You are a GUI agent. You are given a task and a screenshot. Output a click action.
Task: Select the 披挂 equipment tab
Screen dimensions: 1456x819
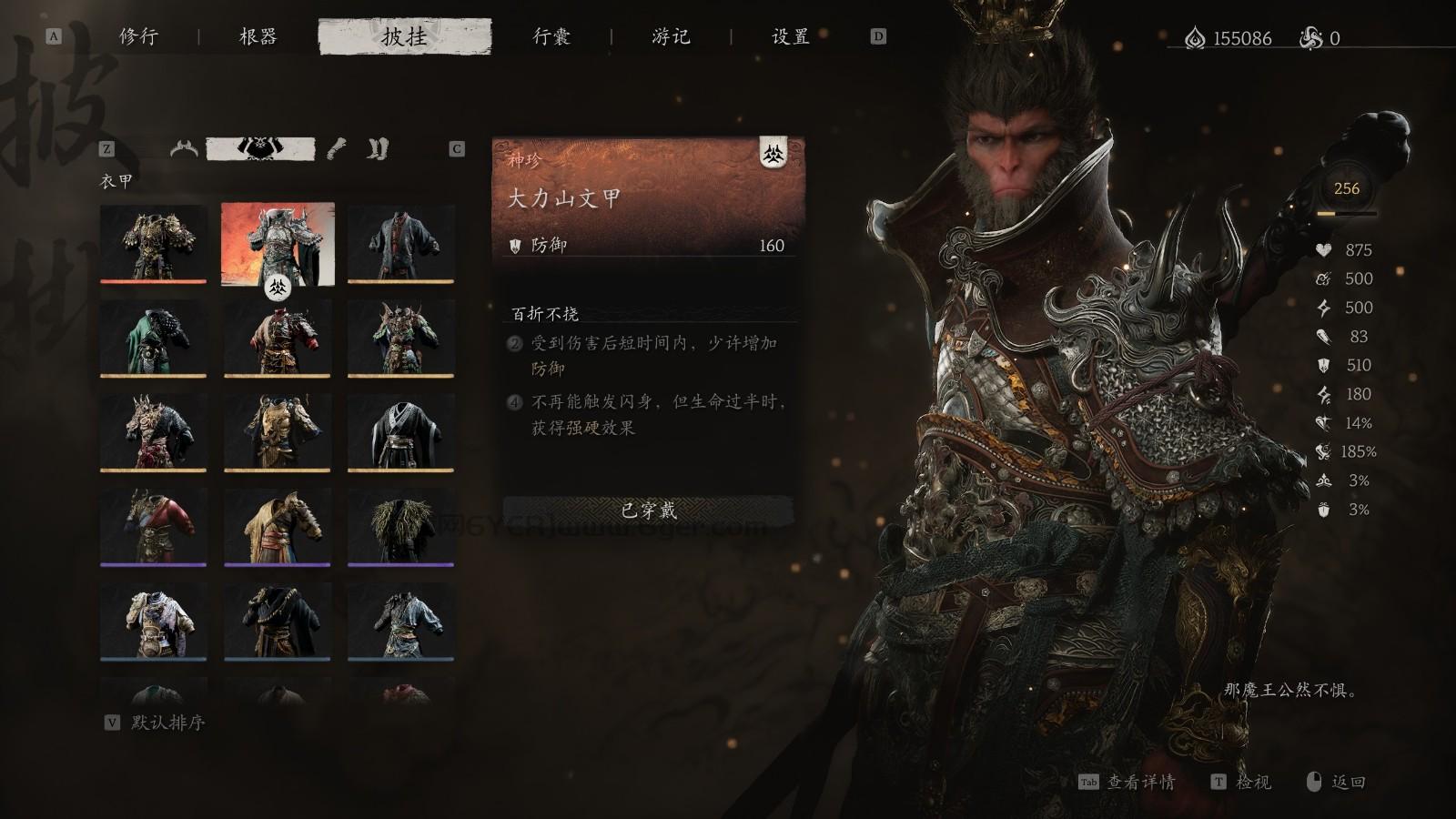[404, 36]
